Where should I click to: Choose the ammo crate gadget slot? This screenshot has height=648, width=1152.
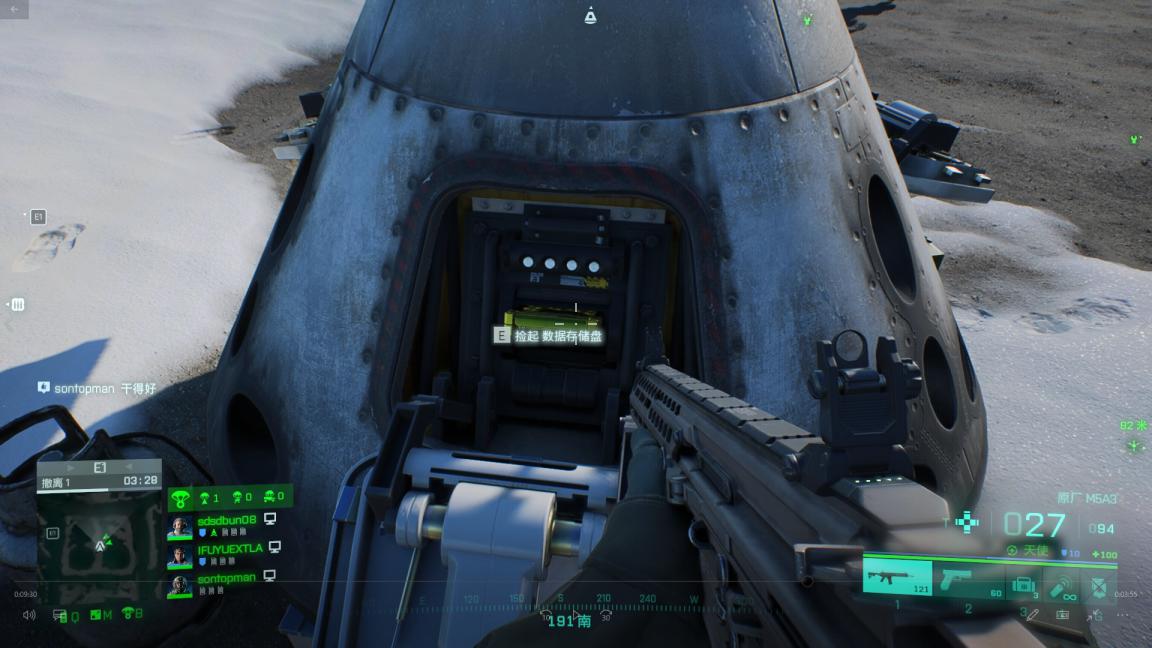pos(1023,584)
